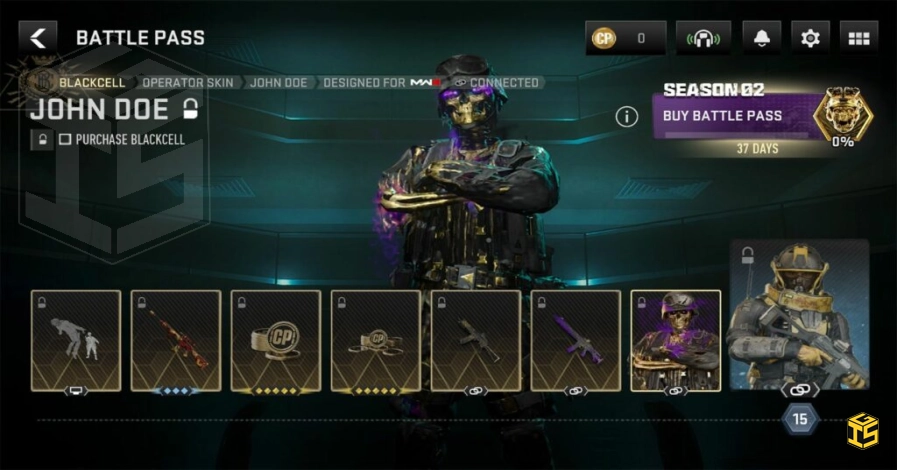
Task: Open the notifications bell
Action: [x=762, y=39]
